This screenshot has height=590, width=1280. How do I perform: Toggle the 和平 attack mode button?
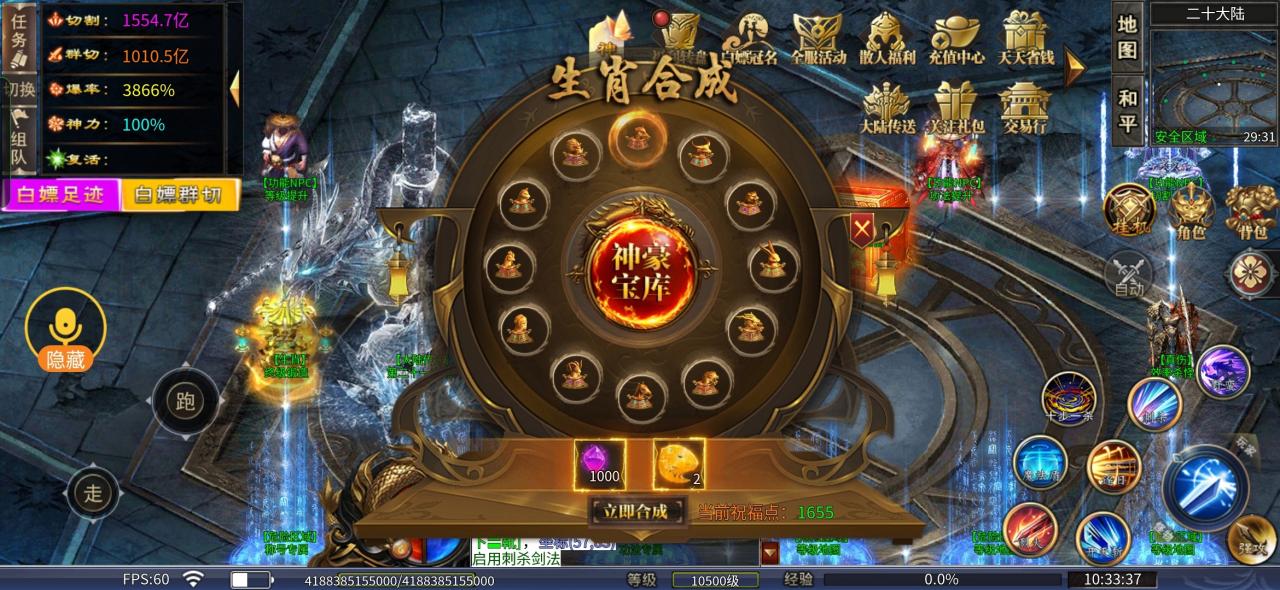pos(1128,110)
